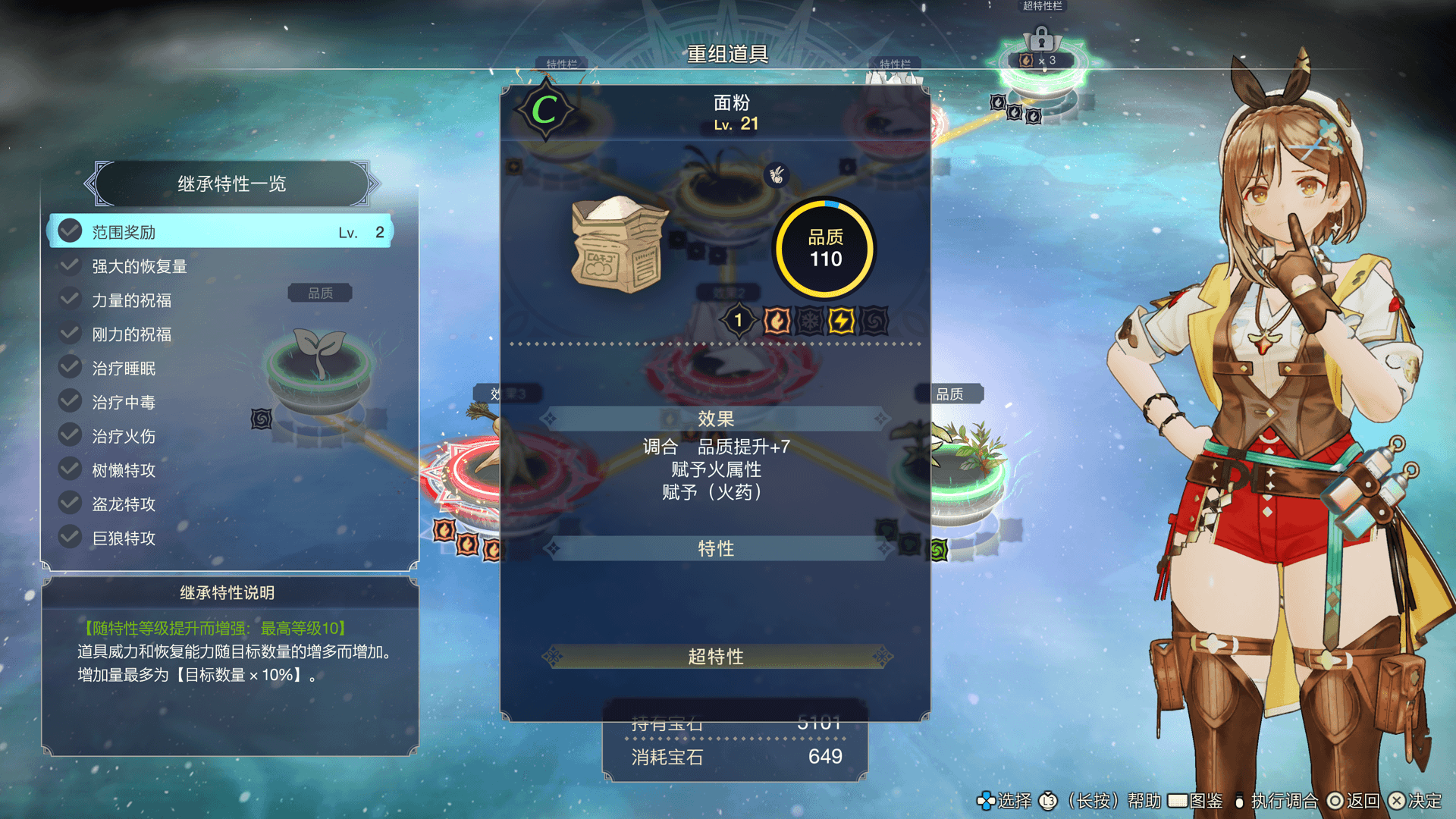Choose the 巨狼特攻 trait

220,538
